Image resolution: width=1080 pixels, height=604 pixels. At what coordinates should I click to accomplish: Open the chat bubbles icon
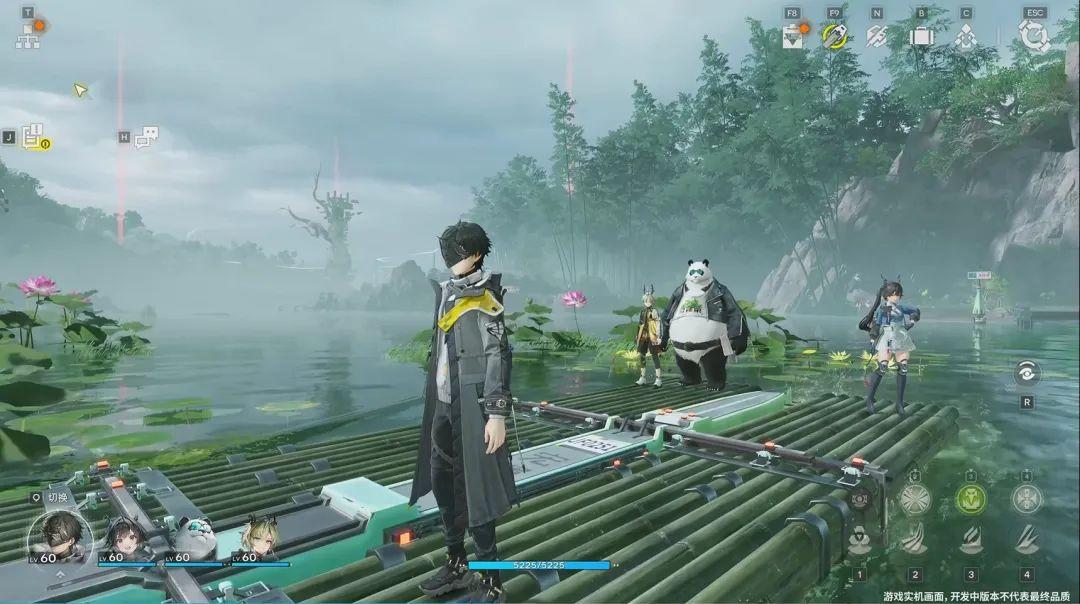tap(147, 137)
